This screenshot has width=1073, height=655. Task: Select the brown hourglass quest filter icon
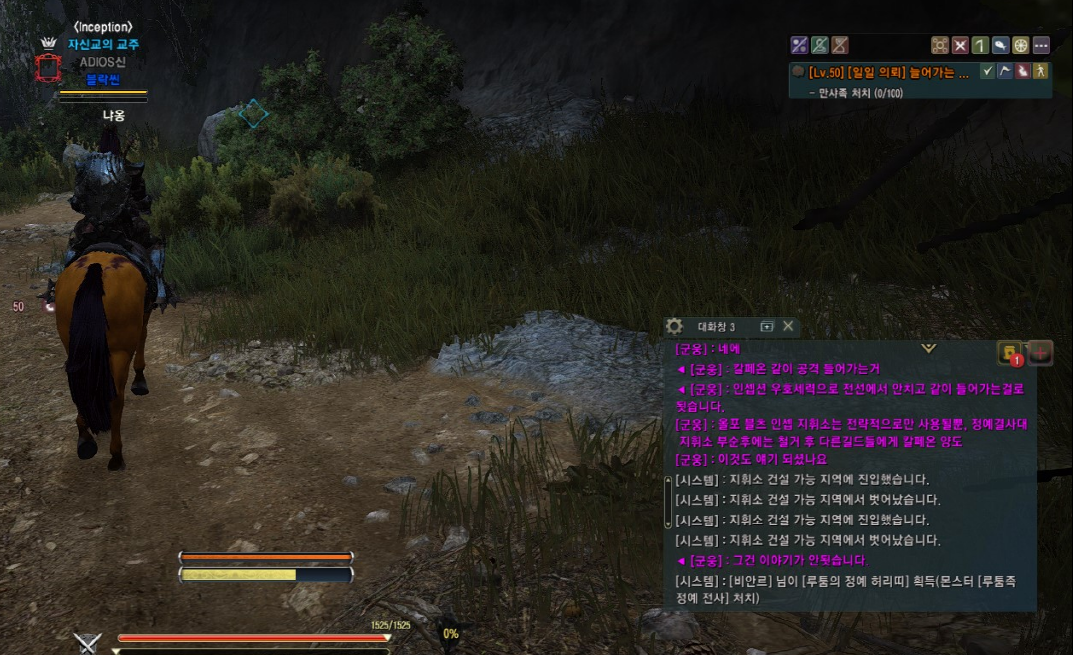(x=840, y=45)
